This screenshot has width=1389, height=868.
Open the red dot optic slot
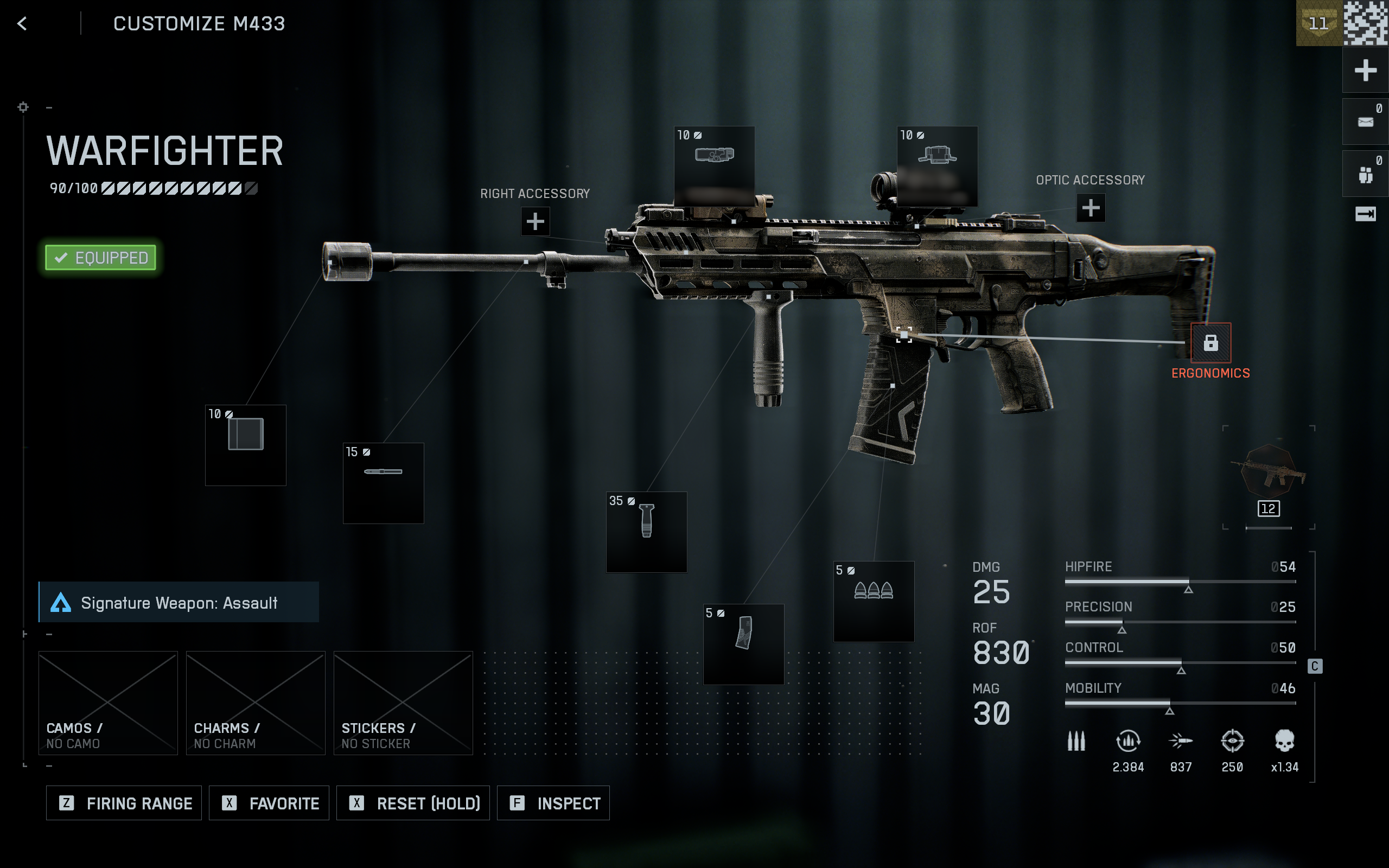click(936, 166)
